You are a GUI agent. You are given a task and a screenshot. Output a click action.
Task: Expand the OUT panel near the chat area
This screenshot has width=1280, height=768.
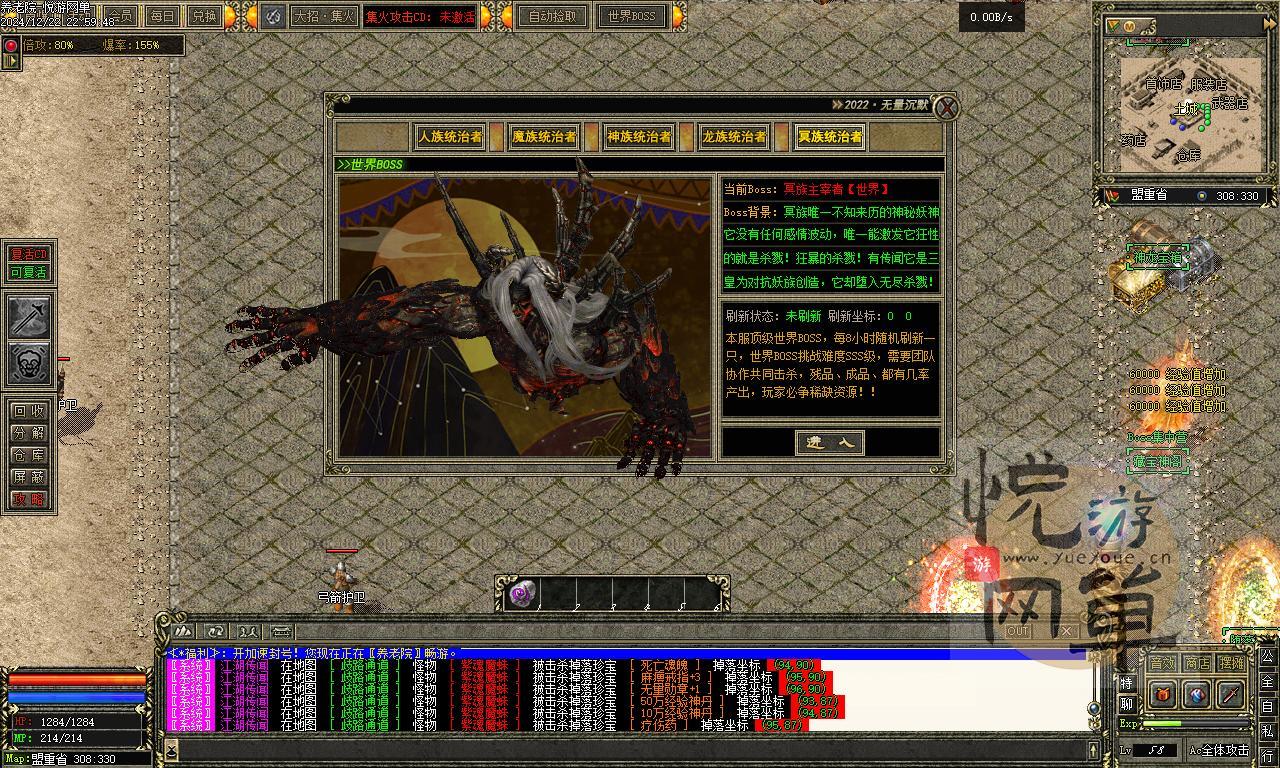[x=1019, y=632]
